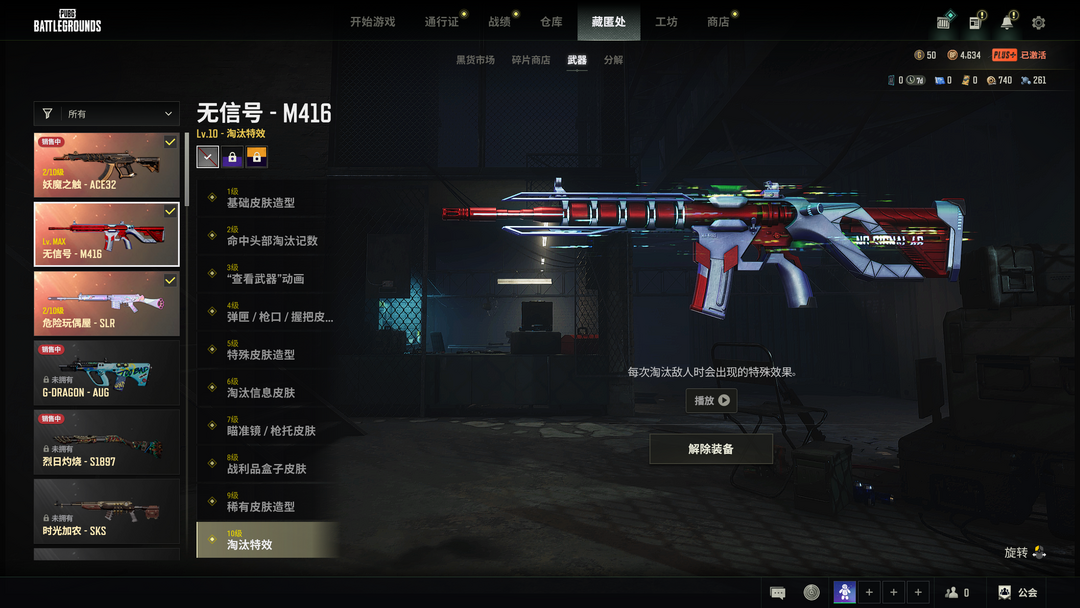Screen dimensions: 1080x608
Task: Open the 公会 guild button
Action: click(x=1019, y=592)
